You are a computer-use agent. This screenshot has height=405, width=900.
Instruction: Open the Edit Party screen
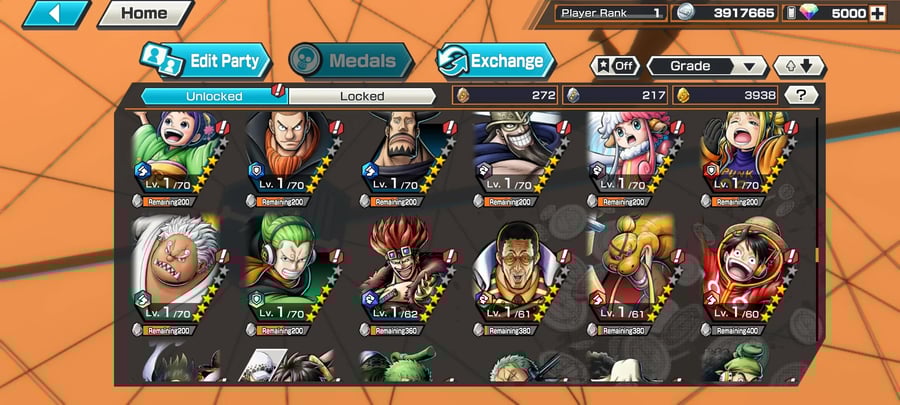[x=208, y=61]
